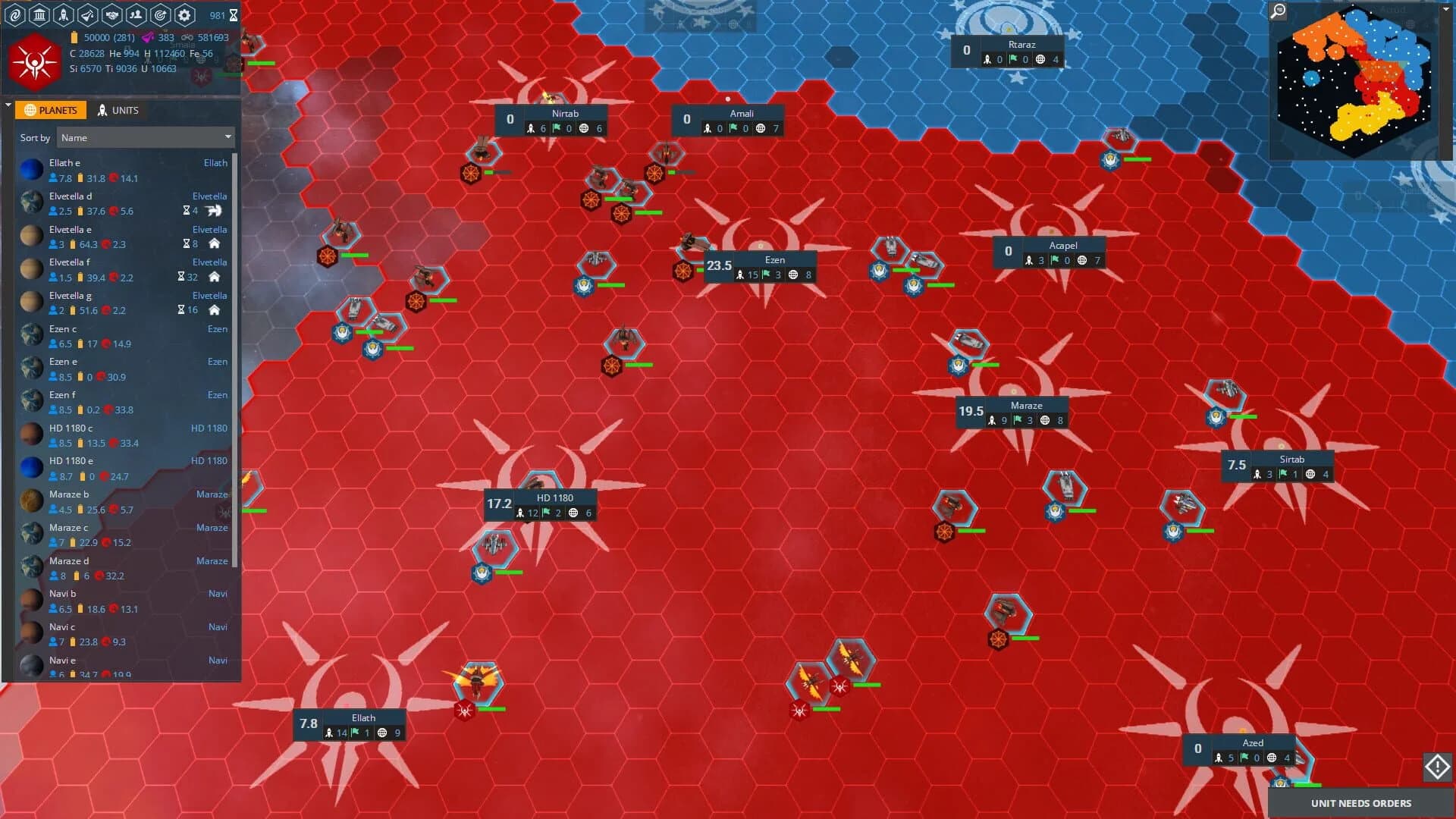Select the rocket ship design icon

click(x=64, y=14)
